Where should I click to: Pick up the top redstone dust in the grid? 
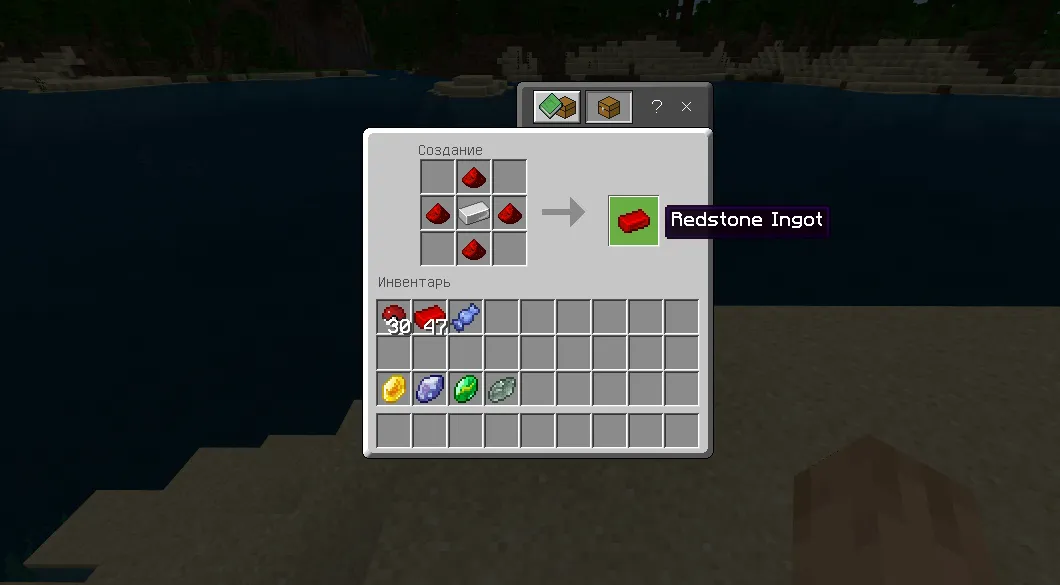pyautogui.click(x=473, y=177)
